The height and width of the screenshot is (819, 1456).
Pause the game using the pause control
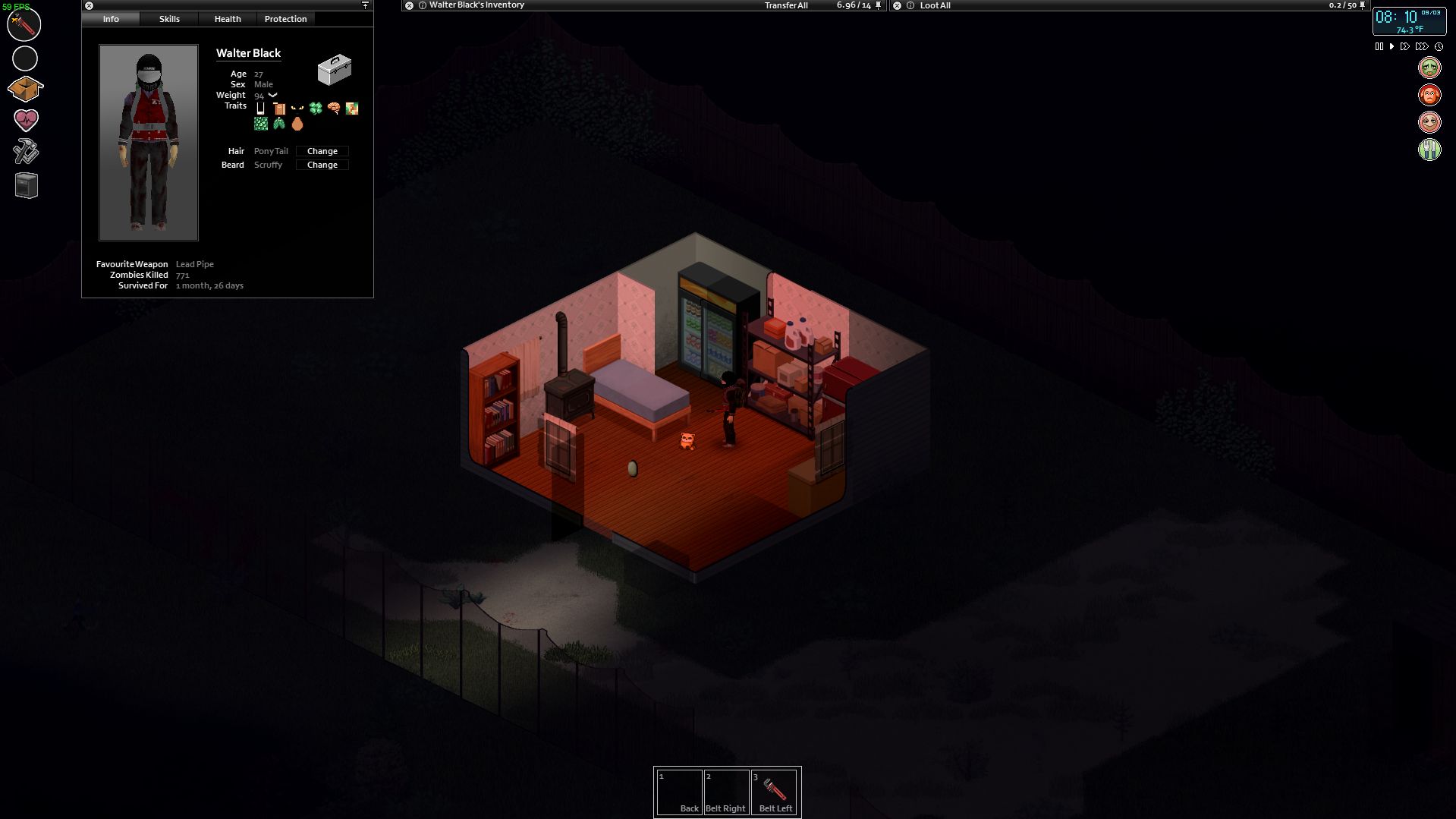click(x=1379, y=46)
